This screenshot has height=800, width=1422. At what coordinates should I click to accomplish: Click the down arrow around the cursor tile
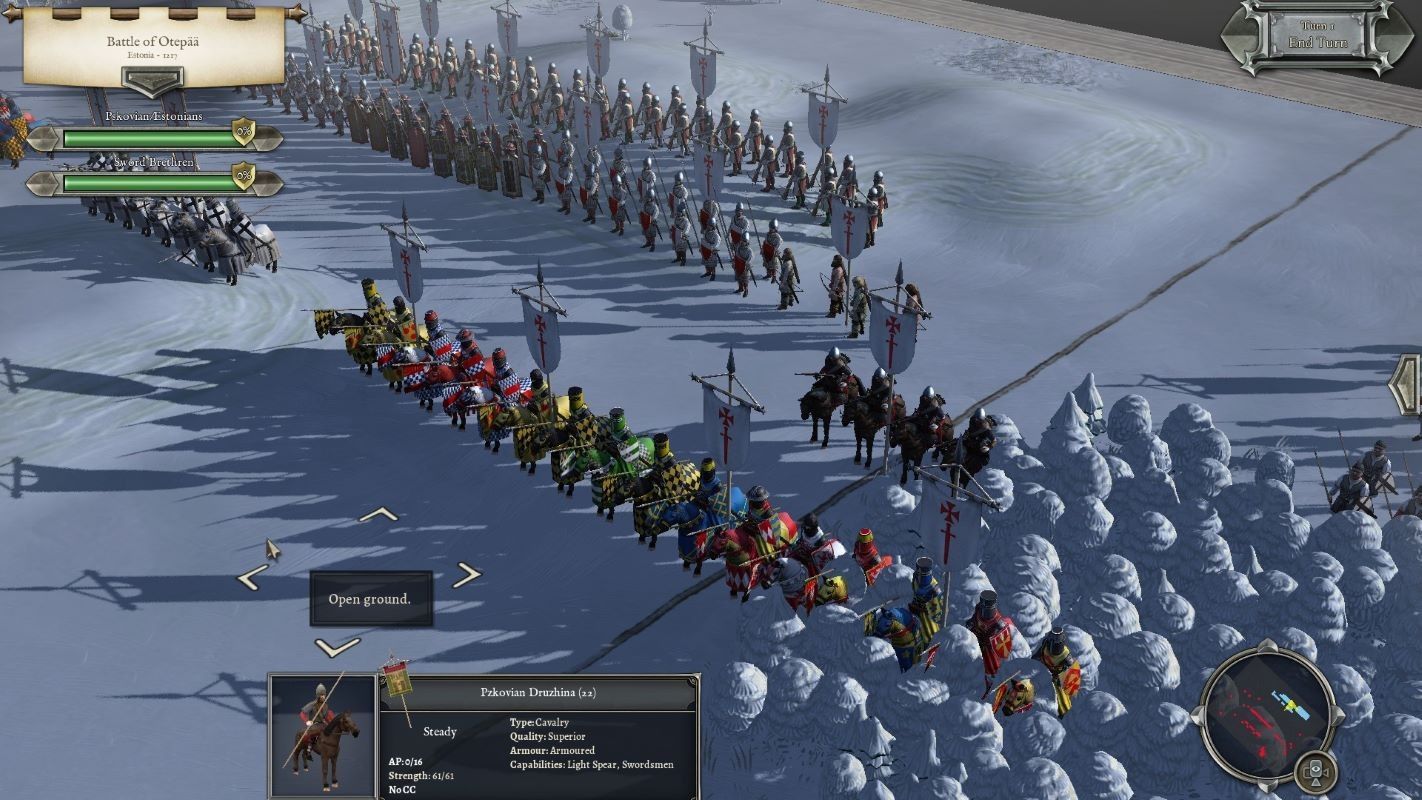click(x=336, y=647)
